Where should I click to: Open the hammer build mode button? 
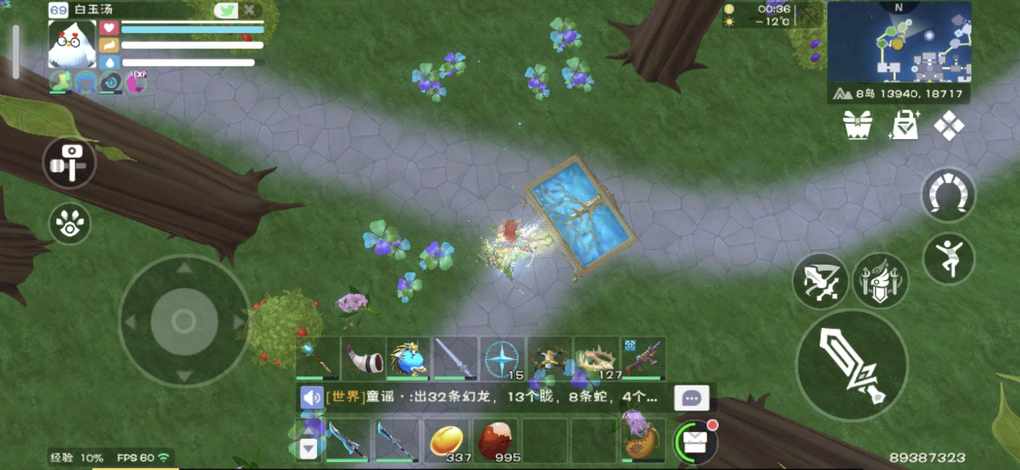click(69, 162)
